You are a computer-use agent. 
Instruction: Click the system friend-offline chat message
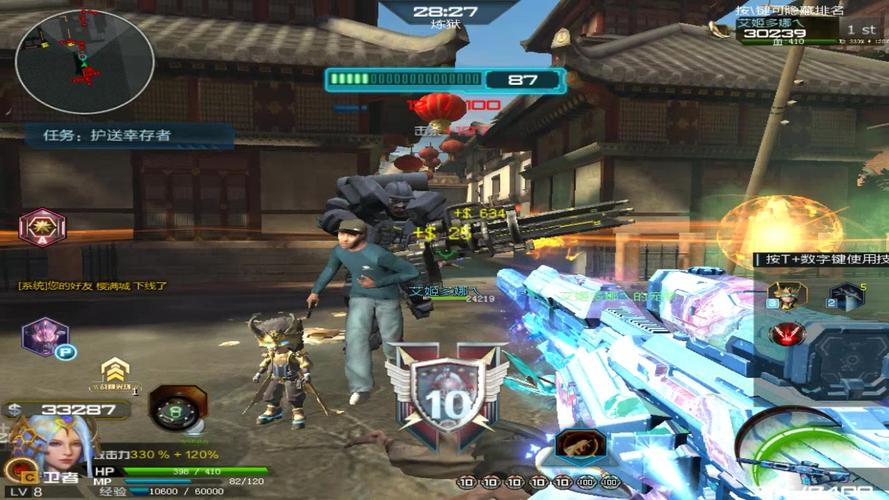tap(92, 286)
